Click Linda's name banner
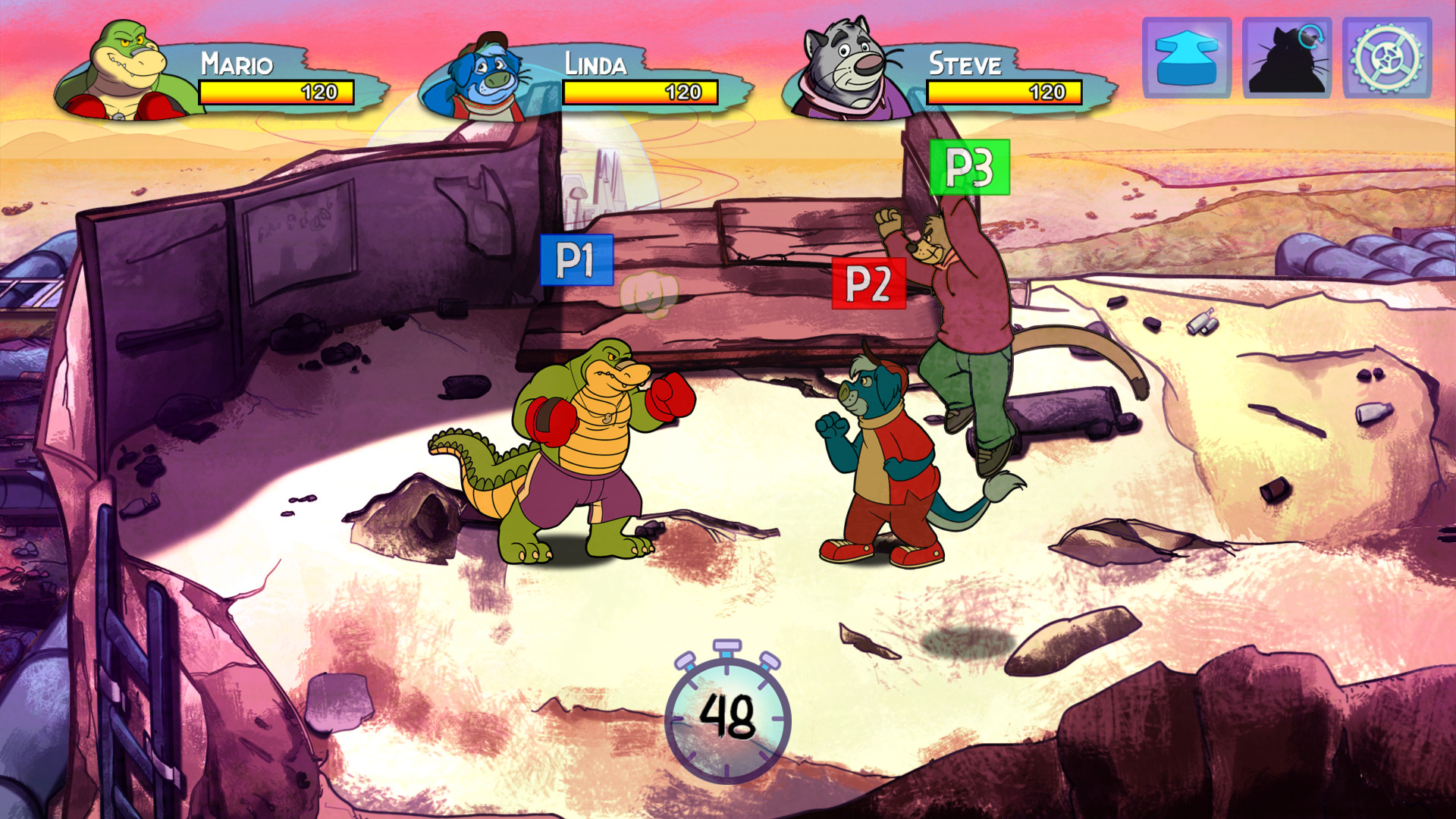This screenshot has height=819, width=1456. (595, 64)
